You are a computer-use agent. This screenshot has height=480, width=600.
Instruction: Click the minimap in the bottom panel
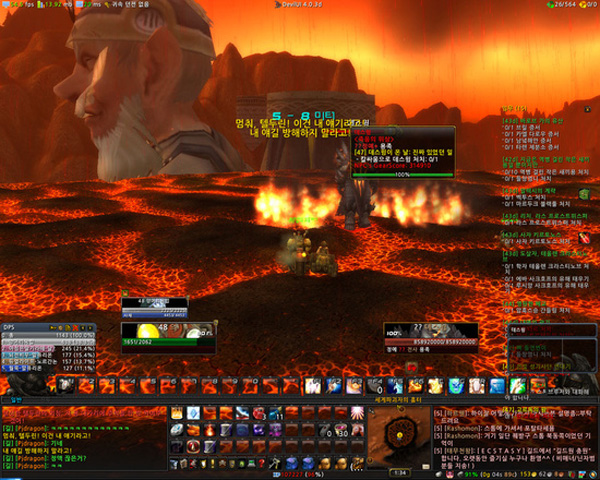(x=398, y=436)
